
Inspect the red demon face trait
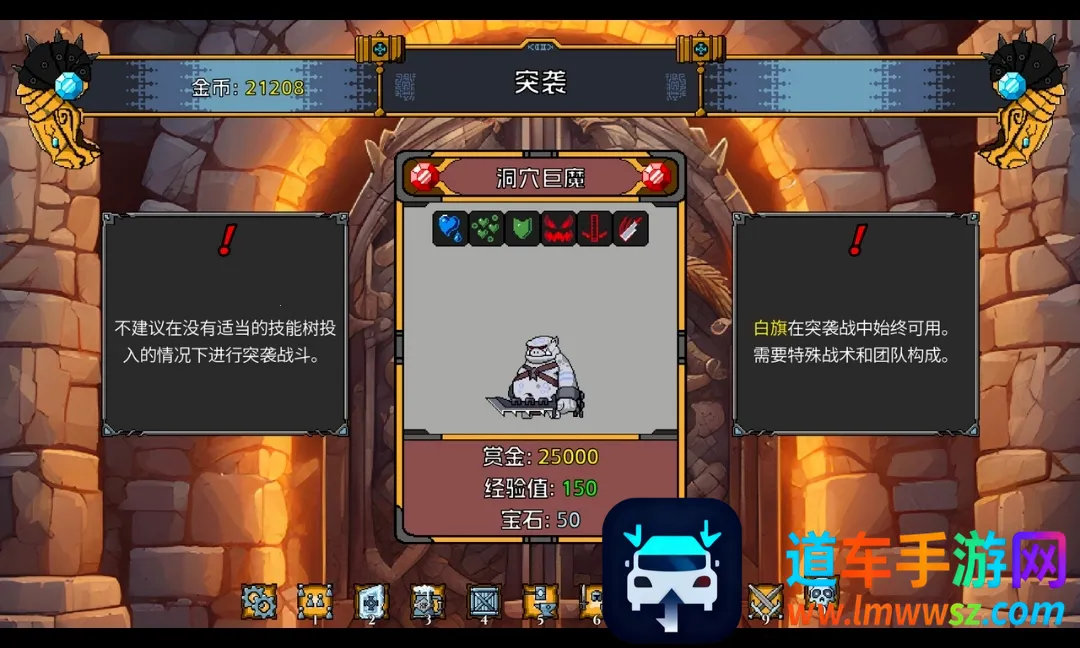pyautogui.click(x=558, y=228)
